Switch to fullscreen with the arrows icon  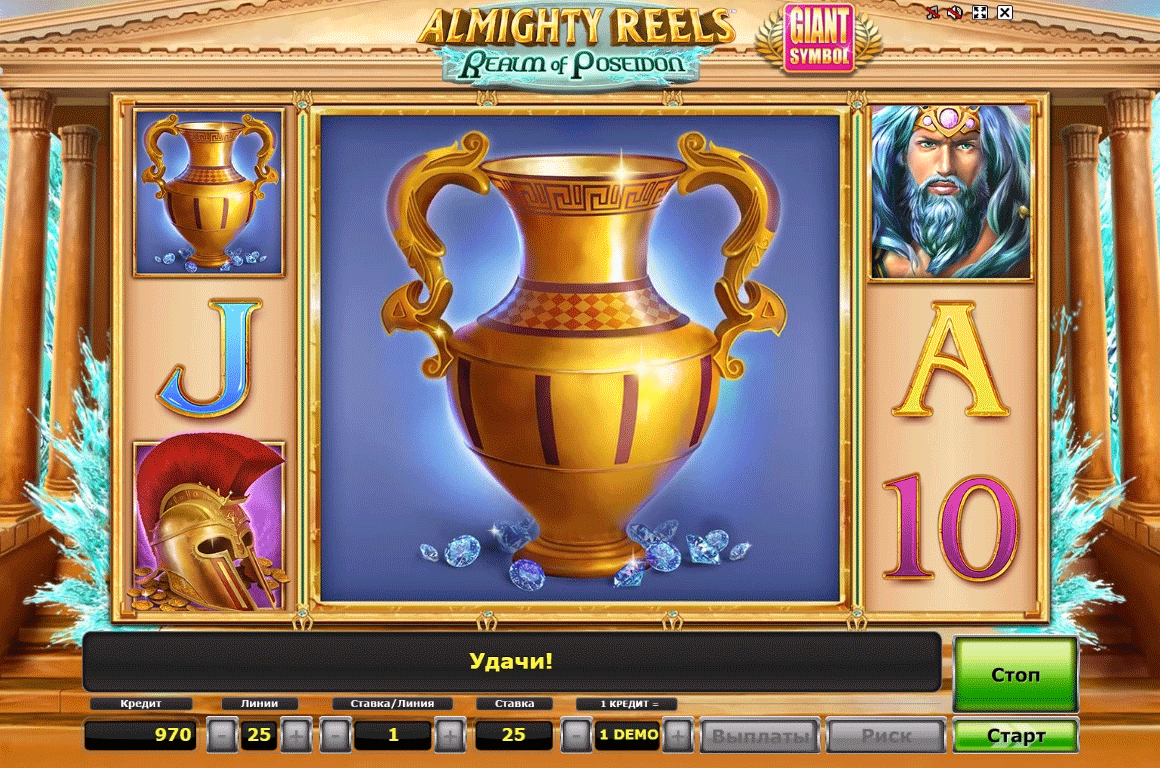point(980,13)
